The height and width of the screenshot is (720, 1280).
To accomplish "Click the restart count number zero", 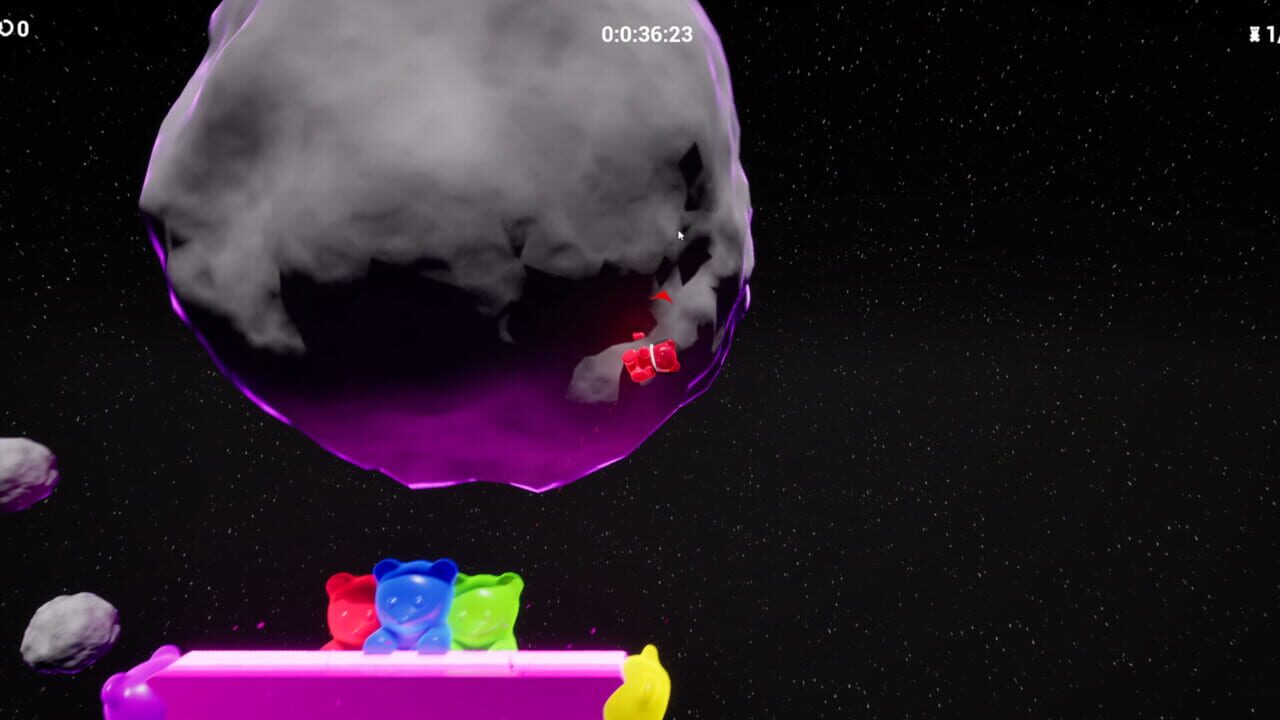I will pyautogui.click(x=23, y=28).
